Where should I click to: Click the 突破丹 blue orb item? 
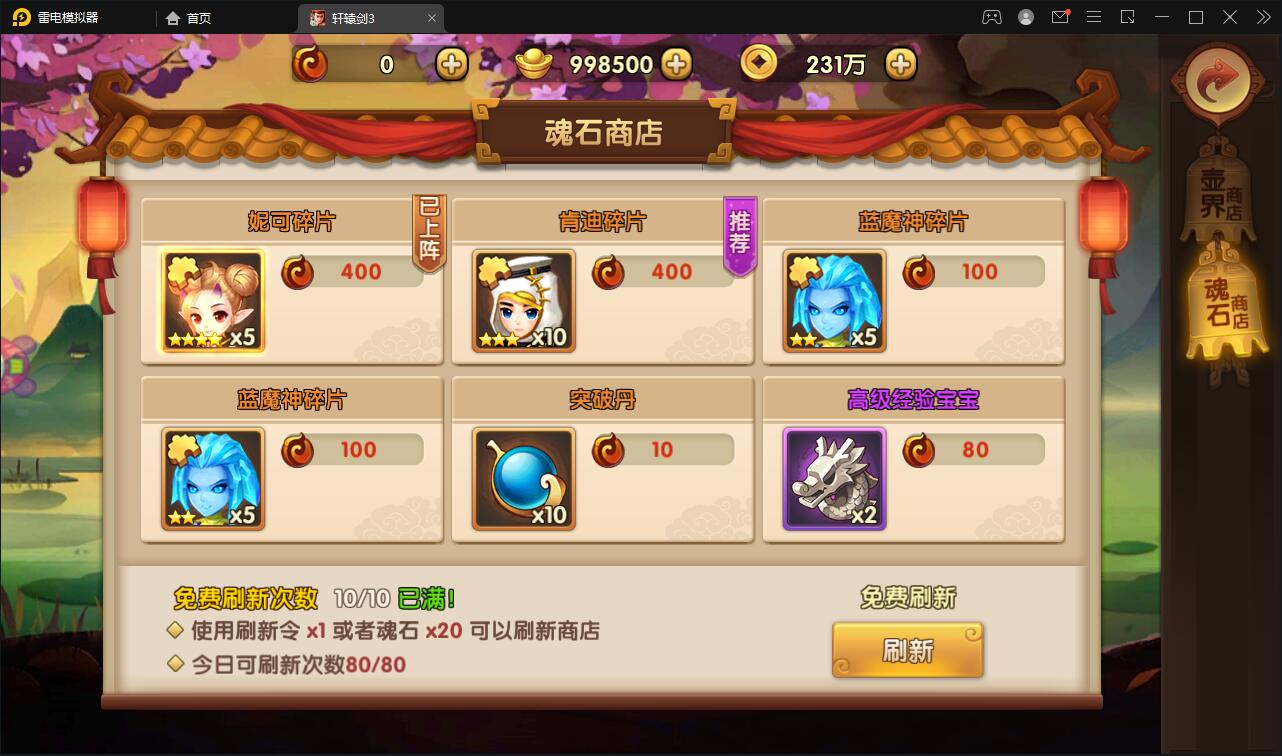coord(522,479)
